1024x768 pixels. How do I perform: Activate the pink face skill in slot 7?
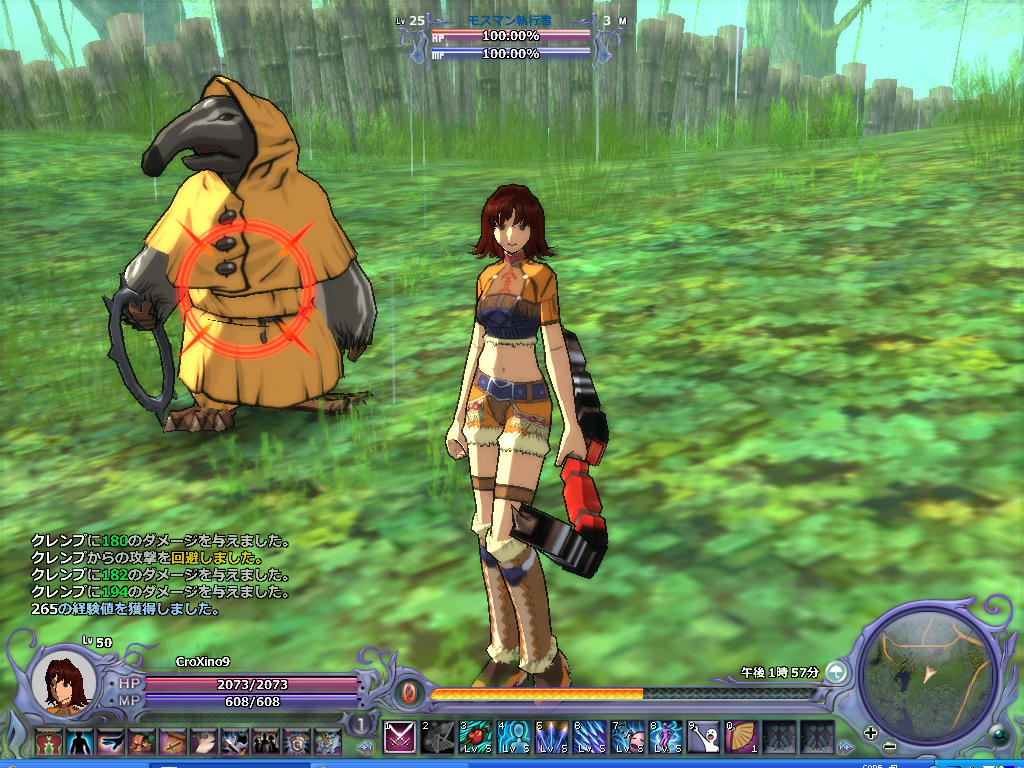628,738
